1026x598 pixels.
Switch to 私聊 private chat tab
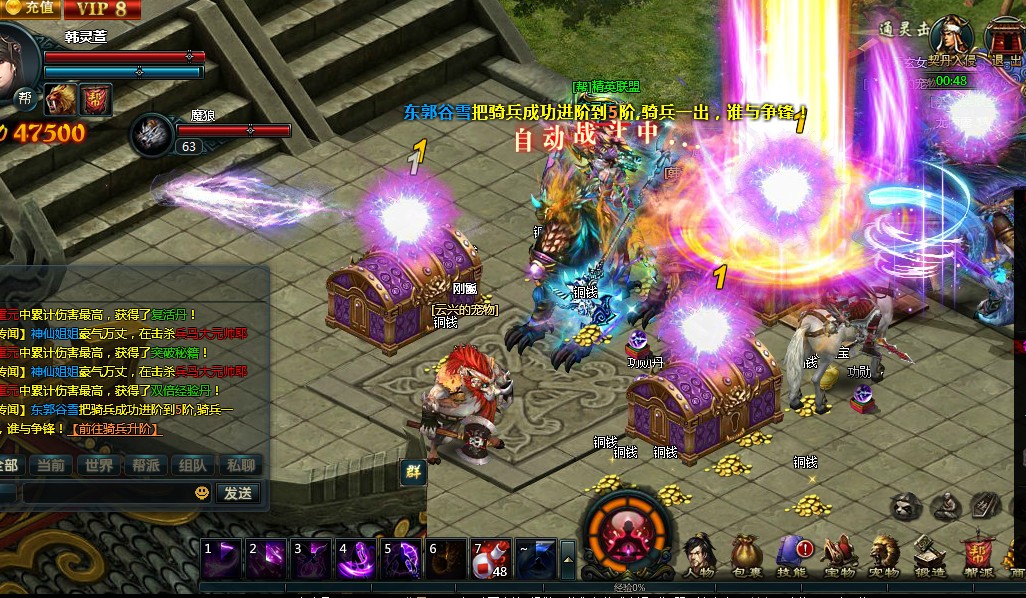[x=240, y=465]
